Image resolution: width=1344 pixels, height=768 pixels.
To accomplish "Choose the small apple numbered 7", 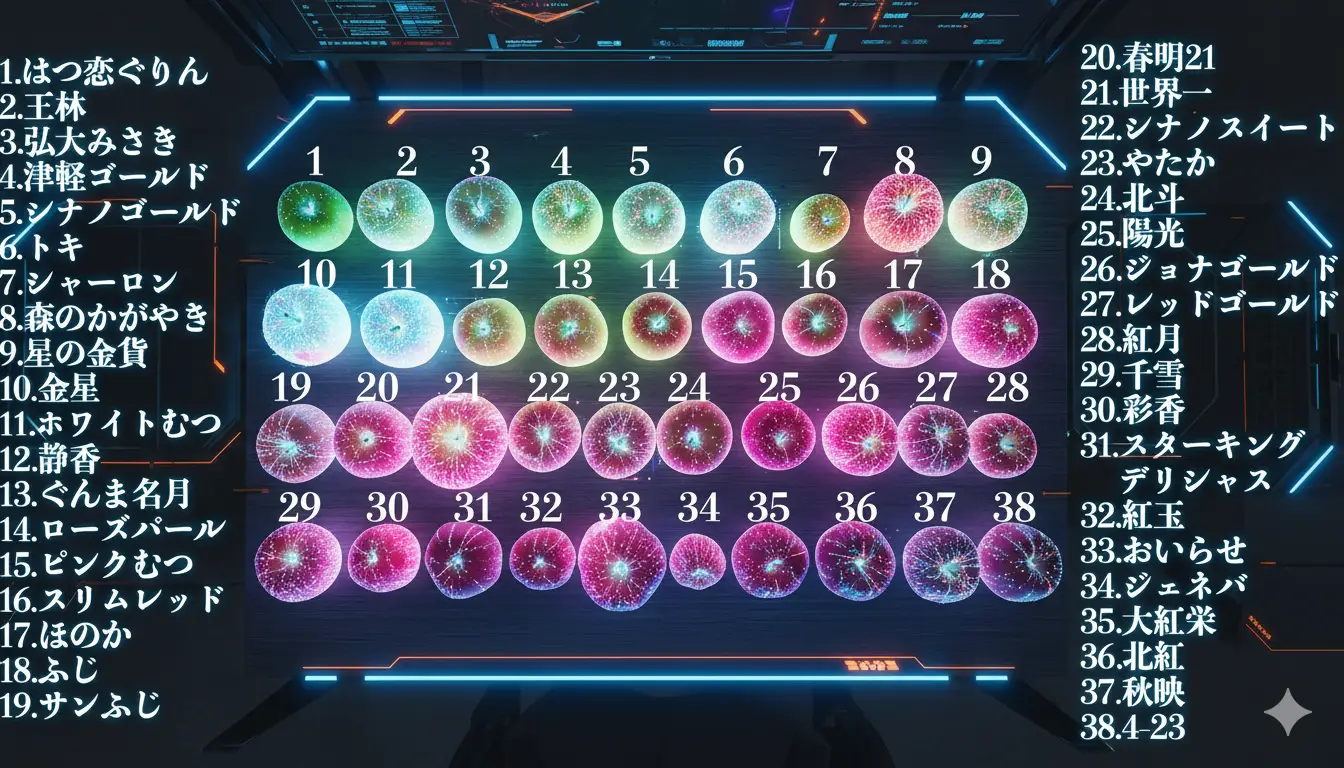I will [820, 222].
